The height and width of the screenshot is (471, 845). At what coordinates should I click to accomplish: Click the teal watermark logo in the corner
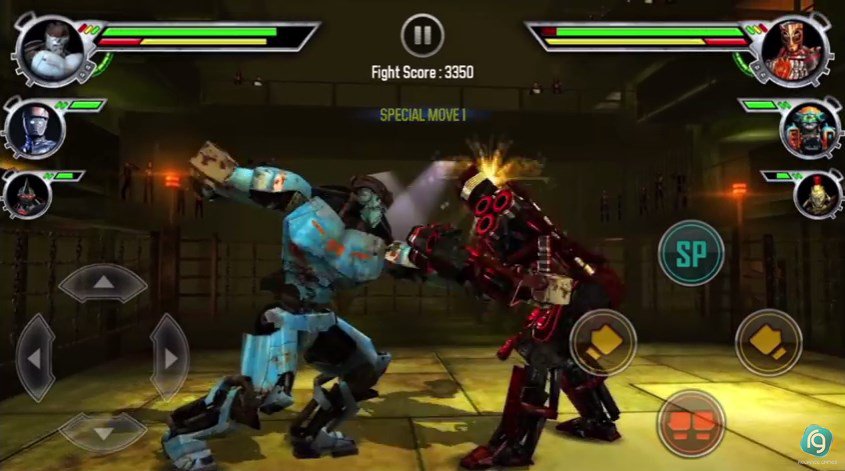[818, 441]
